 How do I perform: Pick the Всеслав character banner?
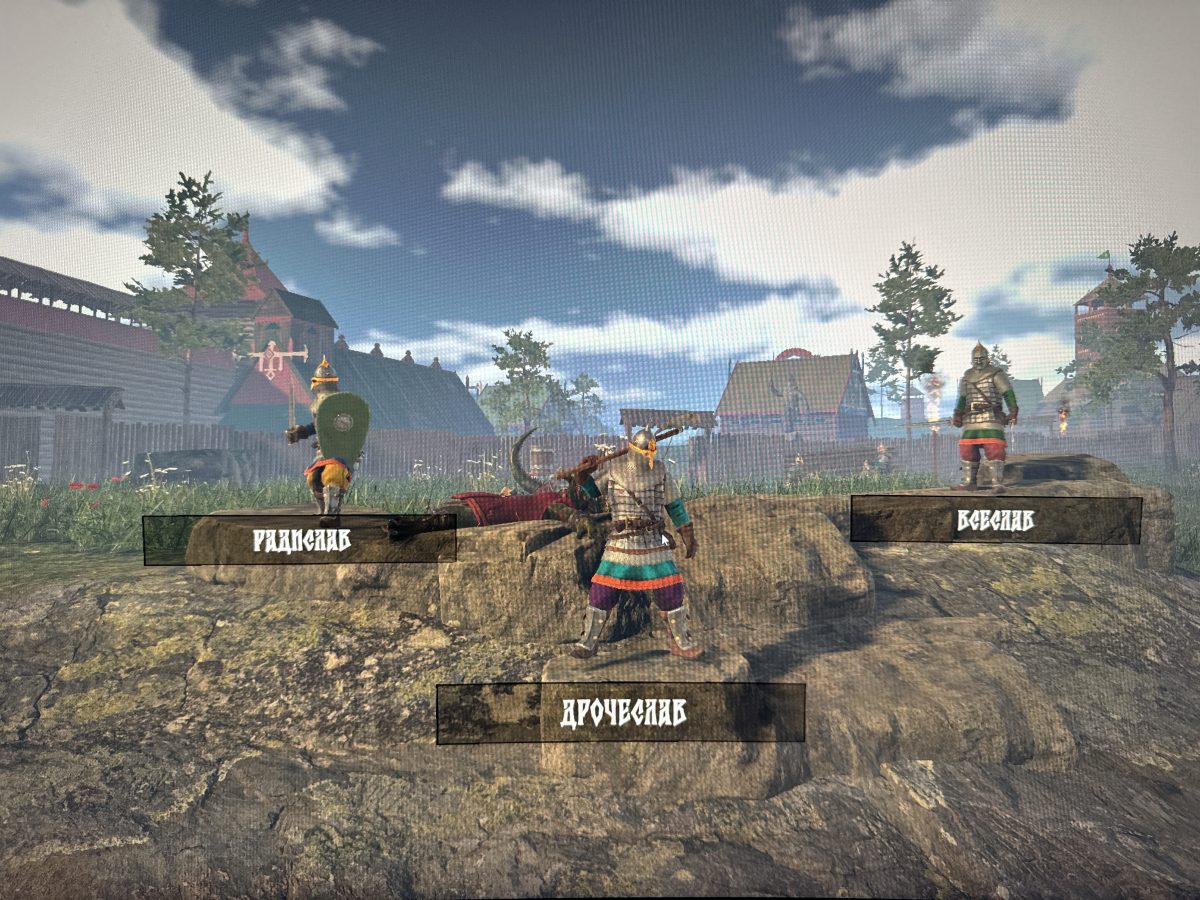pos(995,520)
